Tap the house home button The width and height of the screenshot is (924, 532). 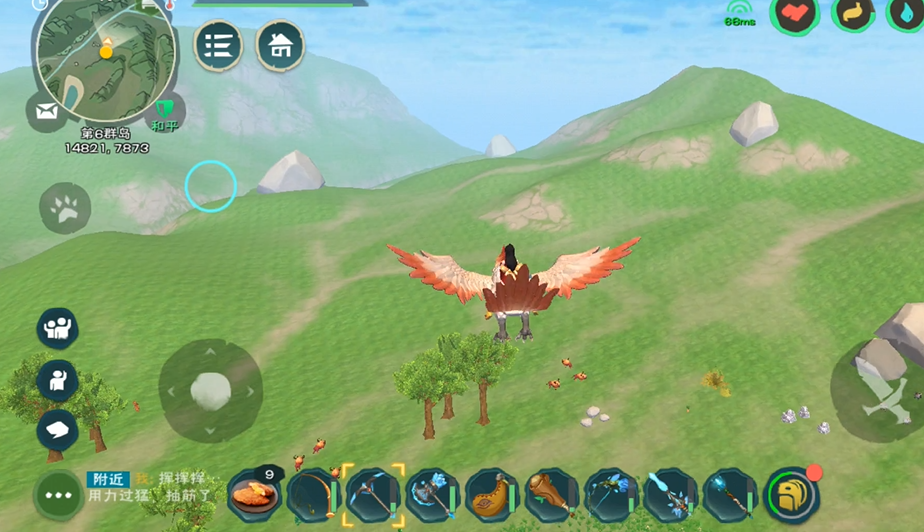(x=281, y=45)
